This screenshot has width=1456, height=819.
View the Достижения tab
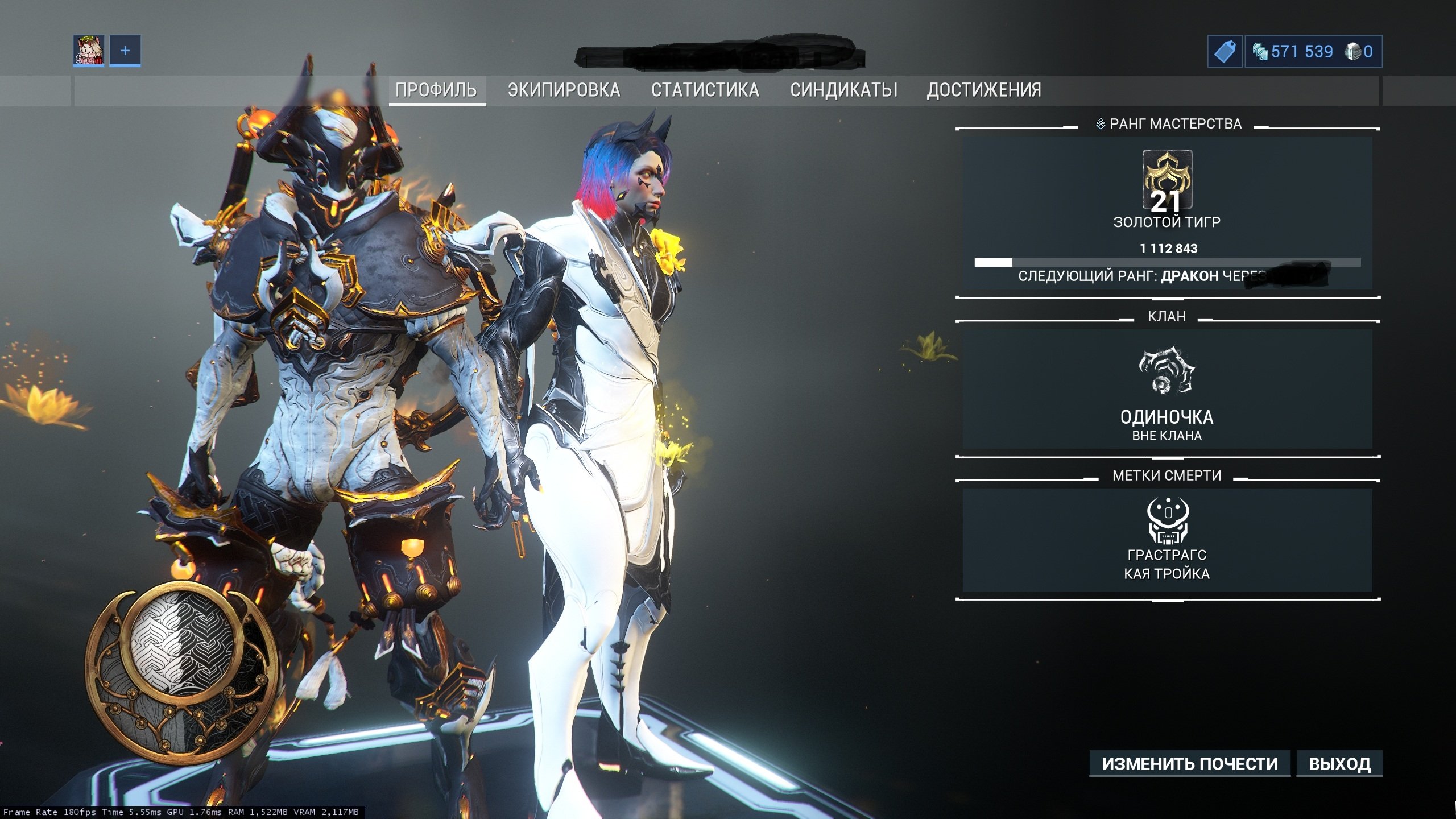[x=984, y=90]
